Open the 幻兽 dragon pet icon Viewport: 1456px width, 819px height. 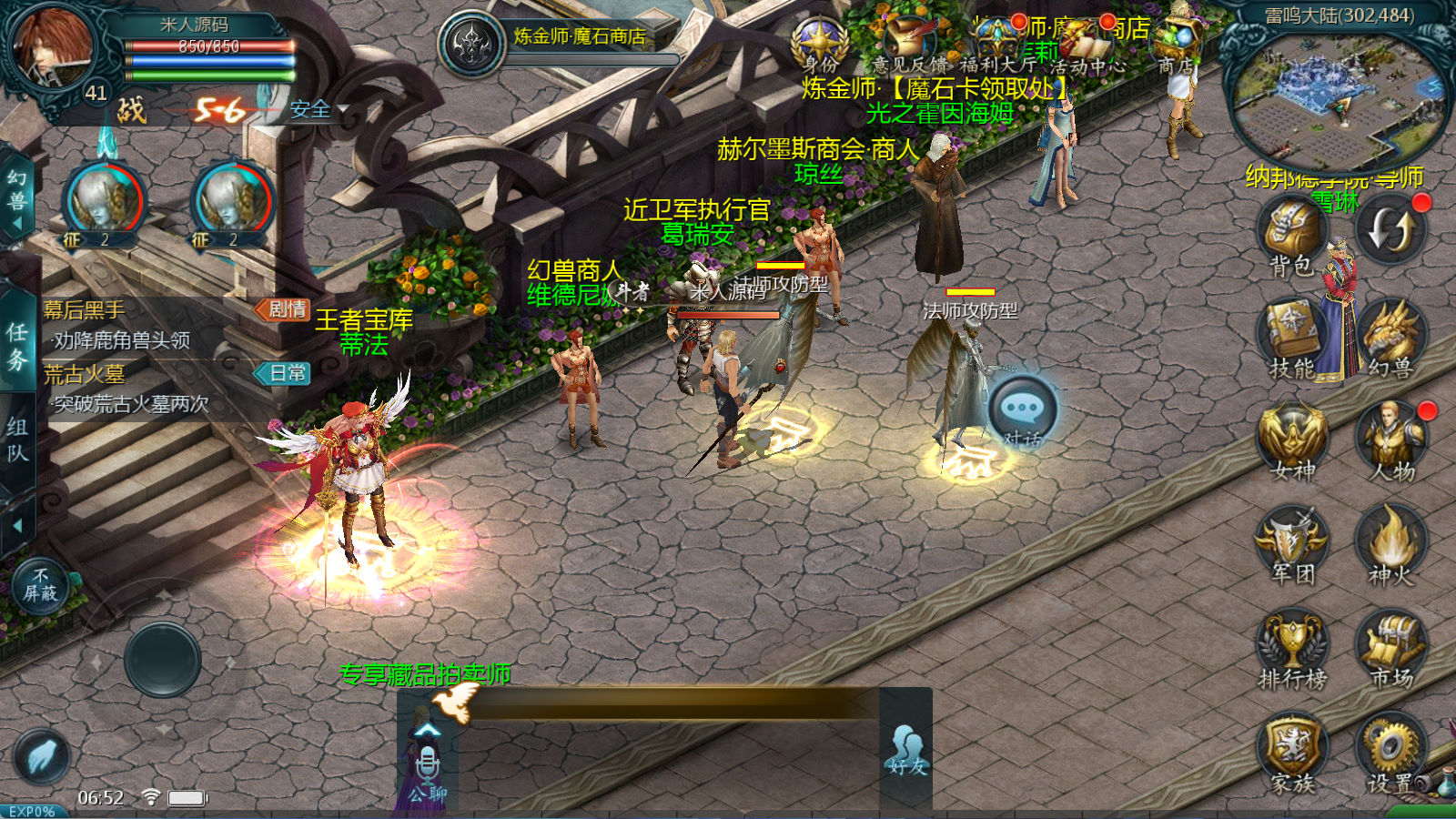(x=1390, y=335)
